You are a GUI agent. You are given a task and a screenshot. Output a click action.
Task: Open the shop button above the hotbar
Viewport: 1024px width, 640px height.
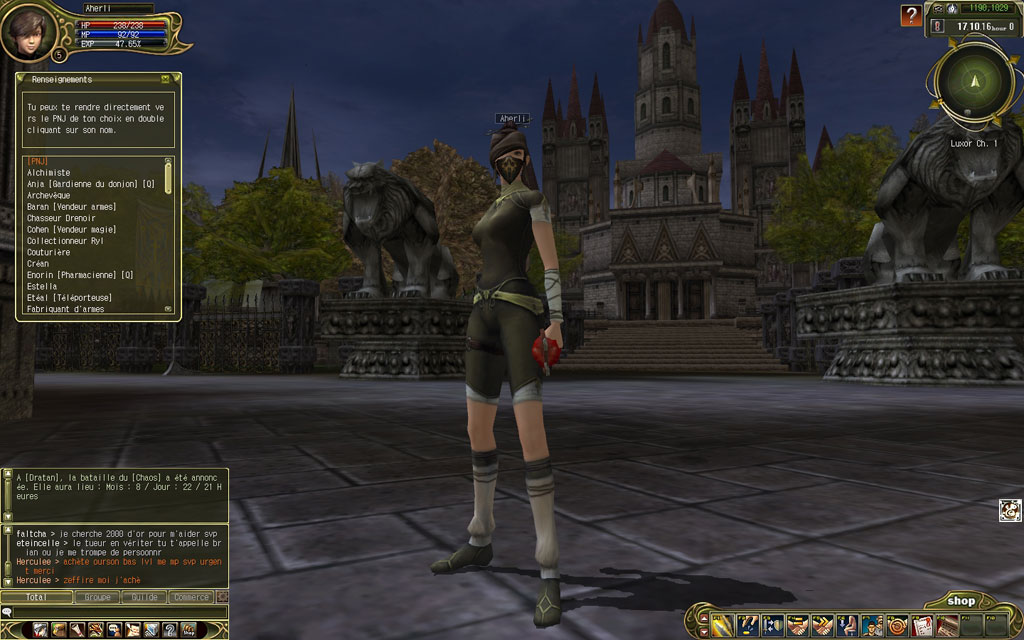[x=961, y=601]
